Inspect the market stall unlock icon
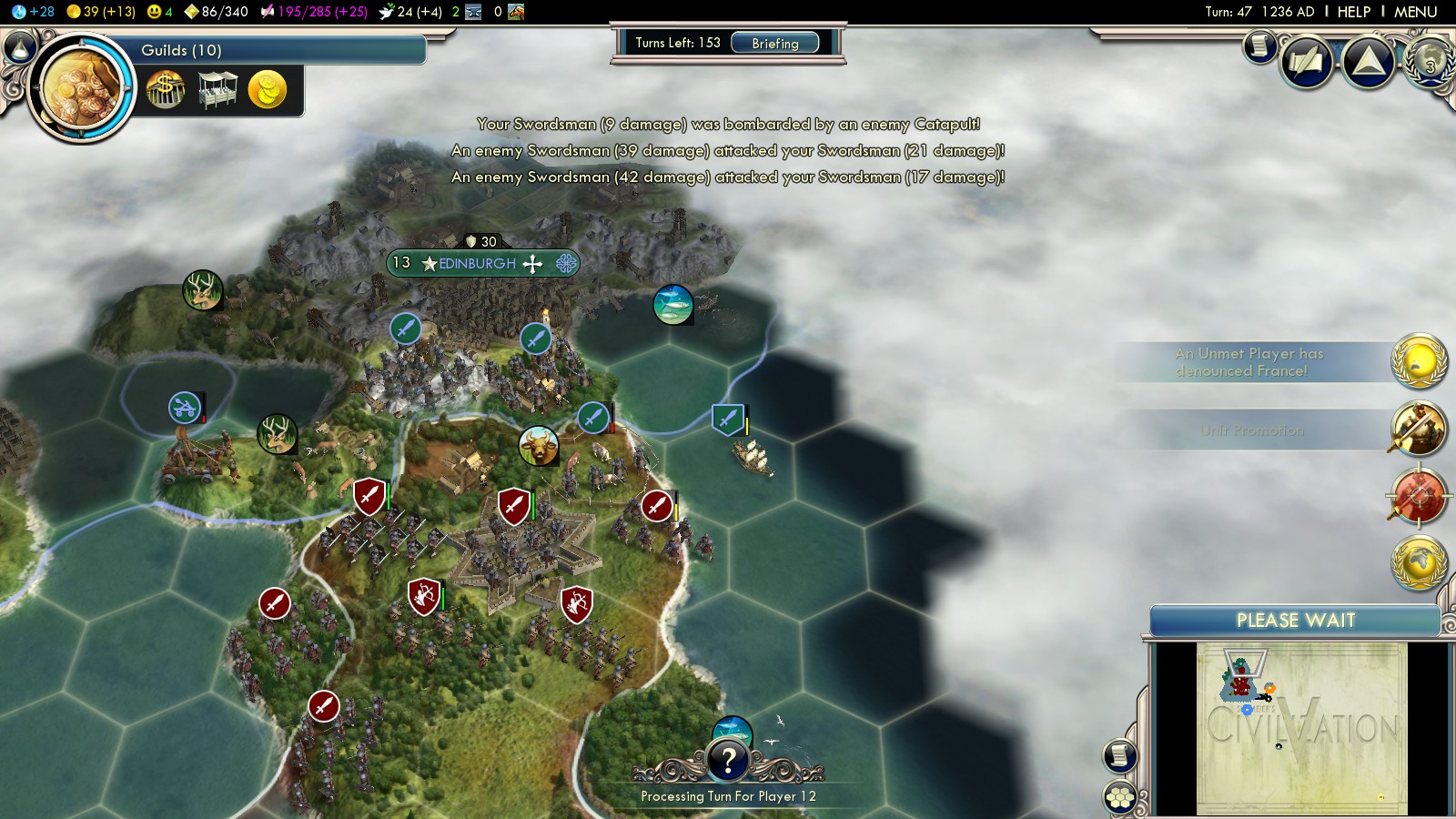This screenshot has height=819, width=1456. [217, 90]
